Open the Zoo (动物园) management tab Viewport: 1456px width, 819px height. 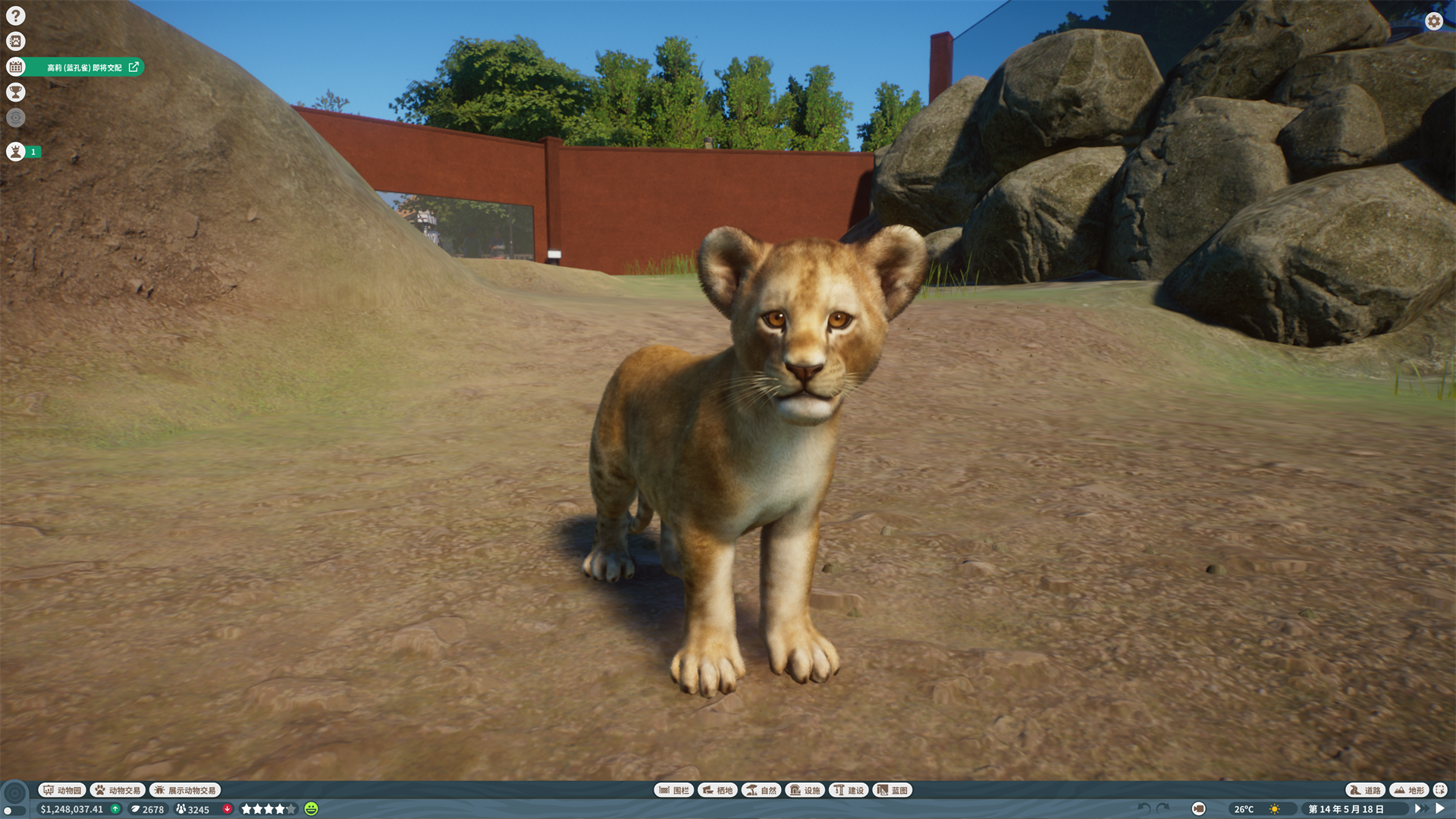(x=63, y=789)
